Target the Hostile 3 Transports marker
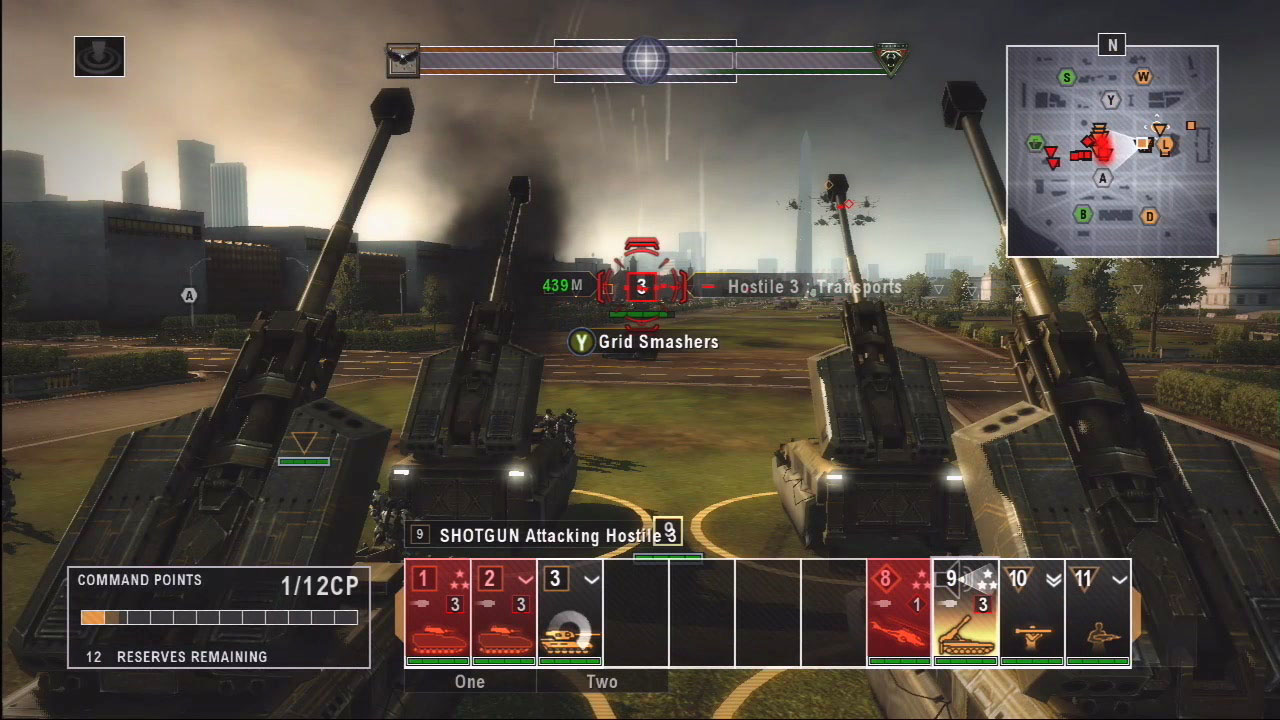1280x720 pixels. tap(642, 287)
